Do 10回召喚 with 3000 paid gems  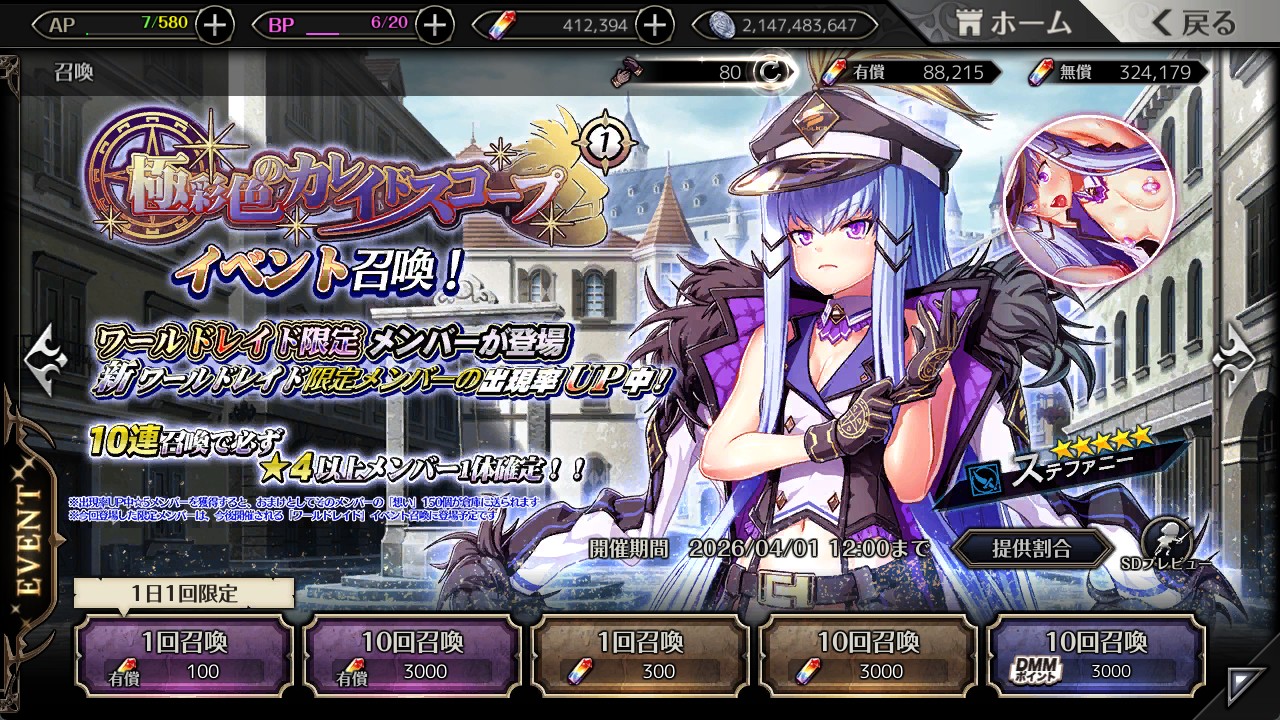pos(412,655)
